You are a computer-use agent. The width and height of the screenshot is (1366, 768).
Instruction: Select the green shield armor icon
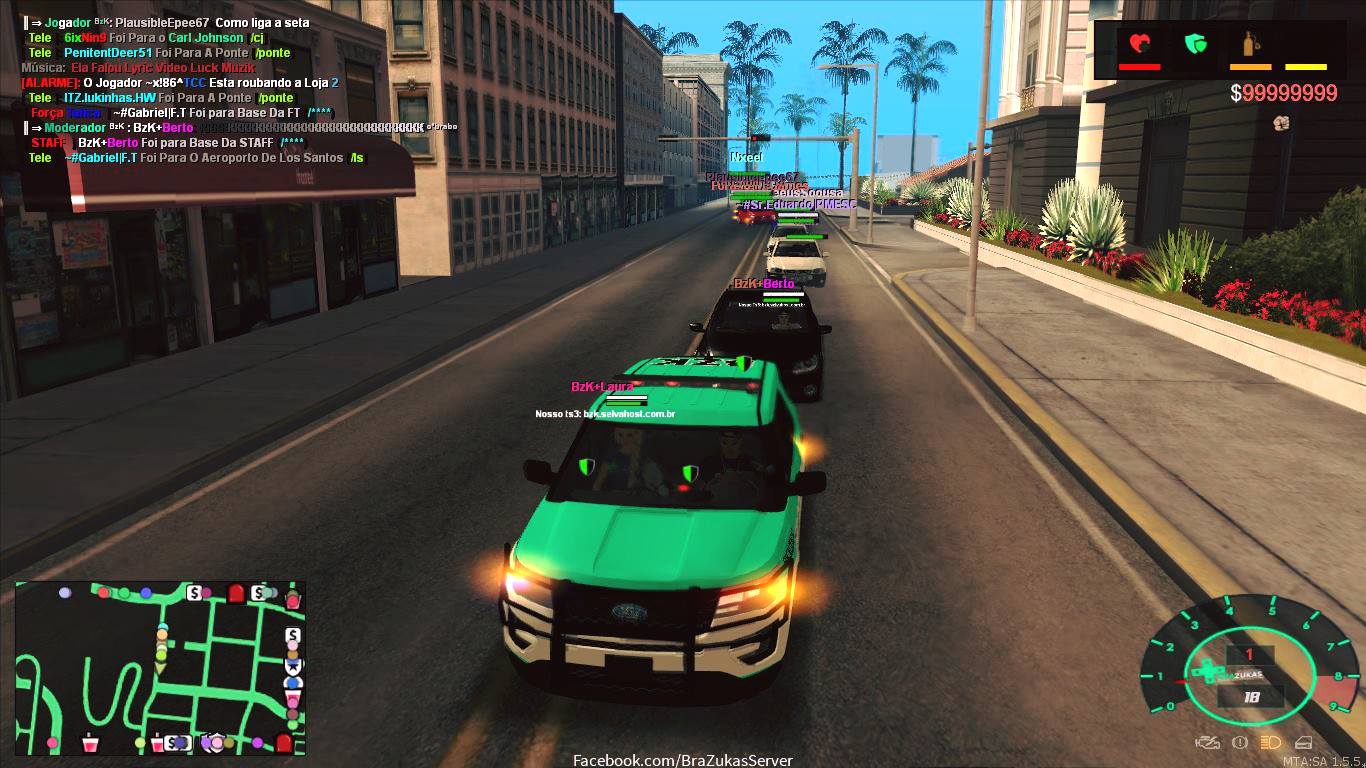(x=1195, y=44)
